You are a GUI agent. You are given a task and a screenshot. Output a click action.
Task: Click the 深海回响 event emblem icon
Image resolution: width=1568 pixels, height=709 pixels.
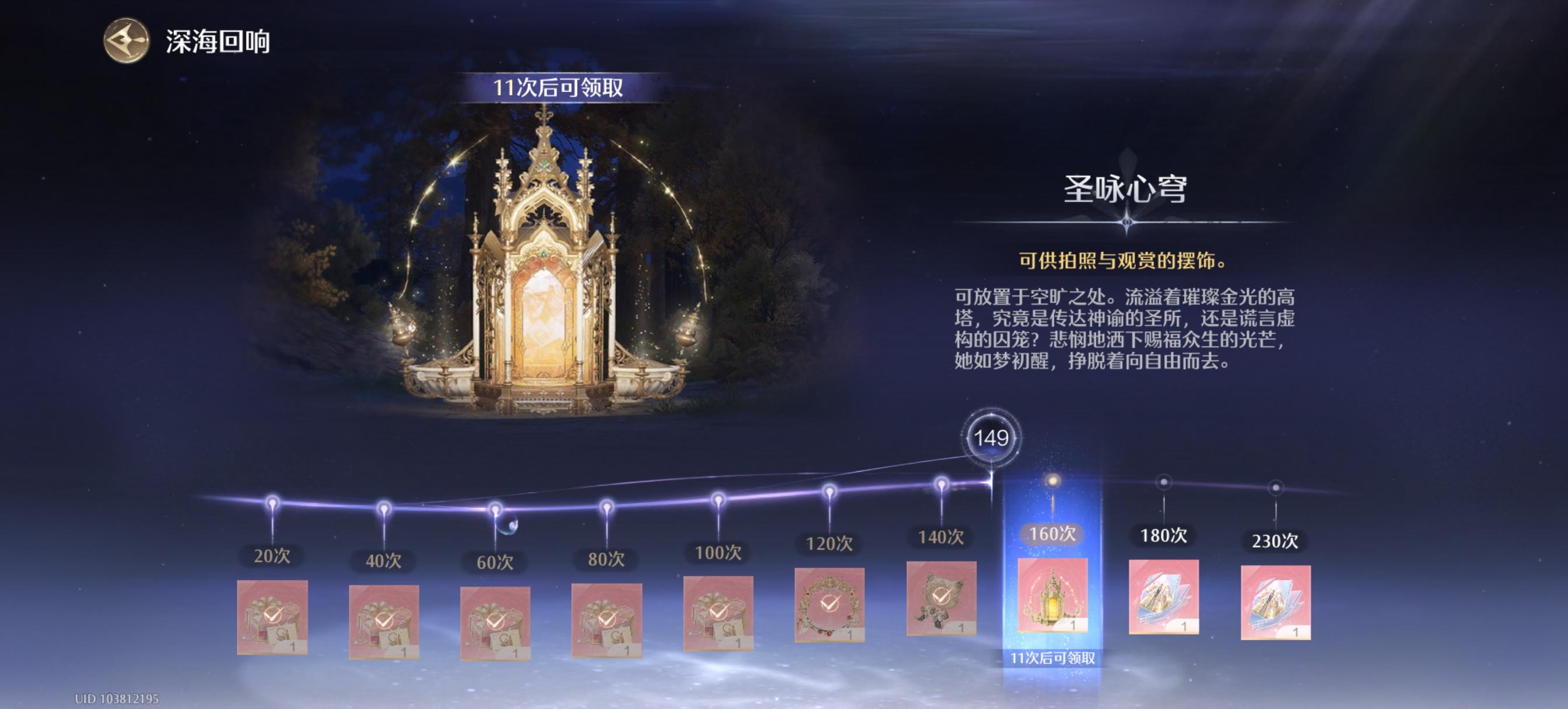click(x=126, y=41)
